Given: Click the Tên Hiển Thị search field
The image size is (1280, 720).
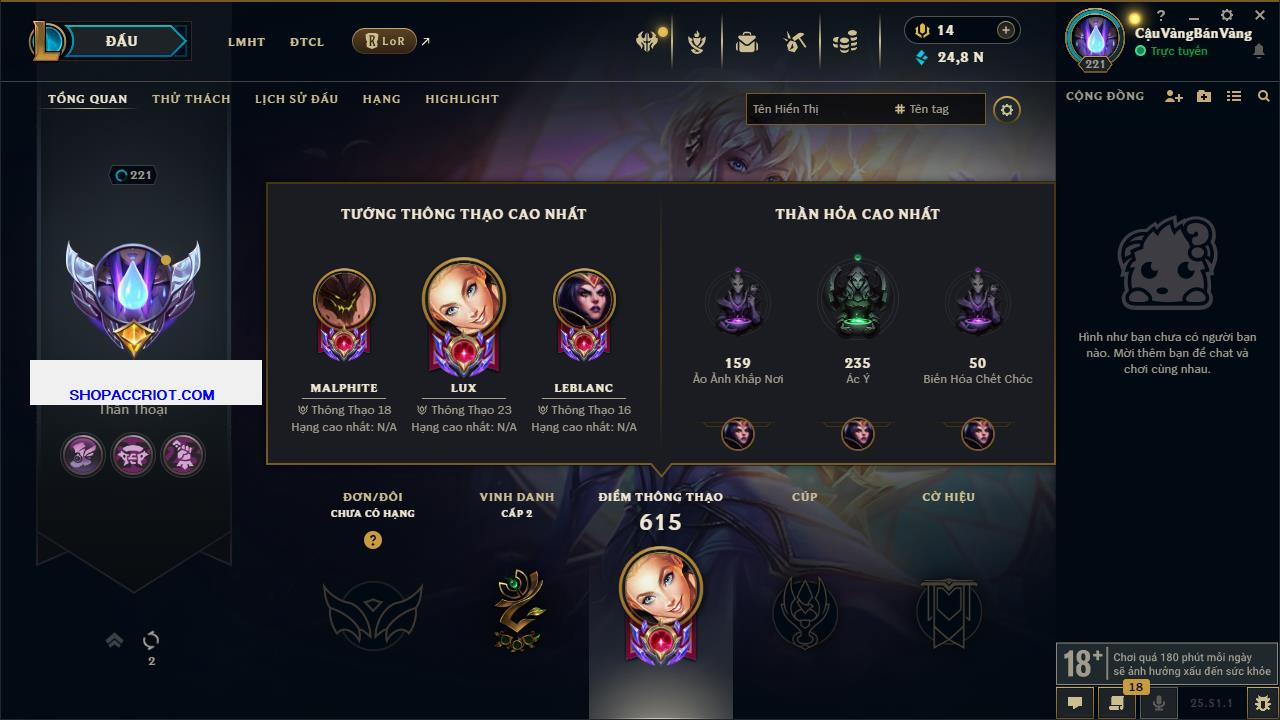Looking at the screenshot, I should point(815,109).
